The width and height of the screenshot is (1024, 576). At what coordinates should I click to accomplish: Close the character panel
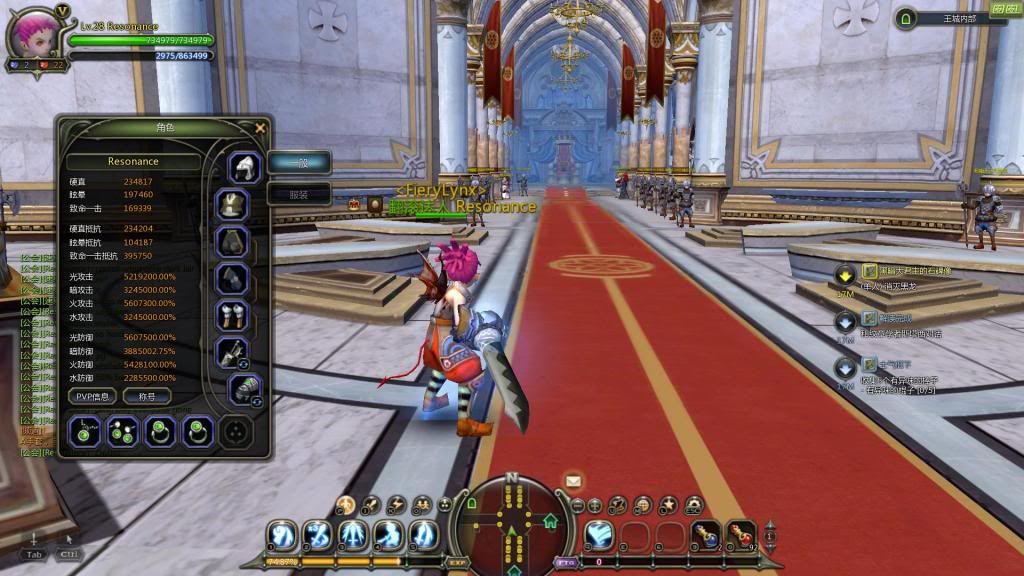click(x=260, y=128)
